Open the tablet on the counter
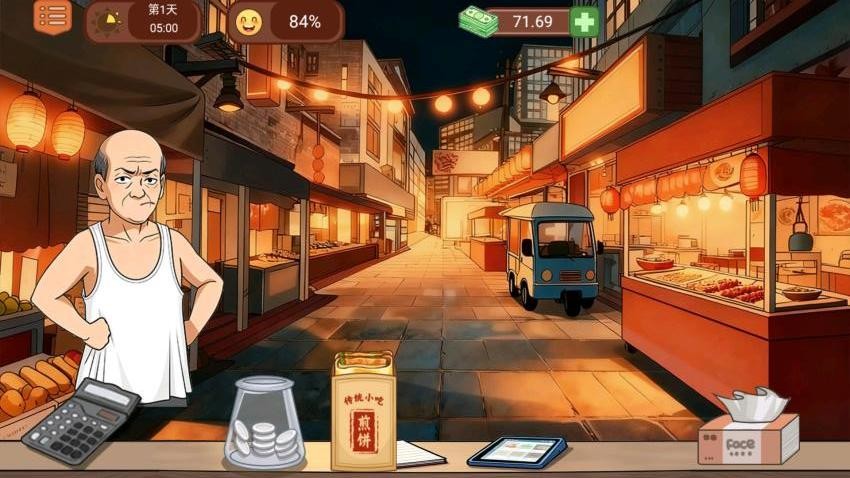The image size is (850, 478). coord(517,451)
